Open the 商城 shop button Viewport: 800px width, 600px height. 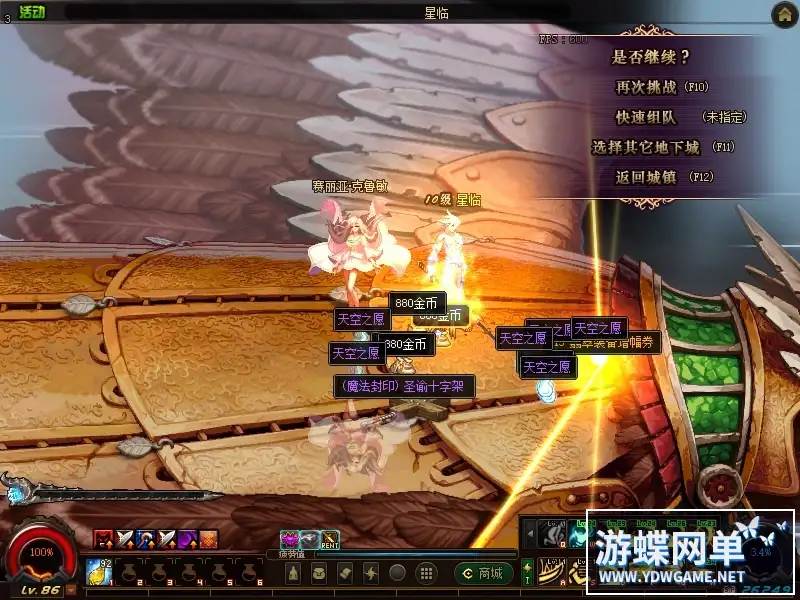click(x=485, y=573)
